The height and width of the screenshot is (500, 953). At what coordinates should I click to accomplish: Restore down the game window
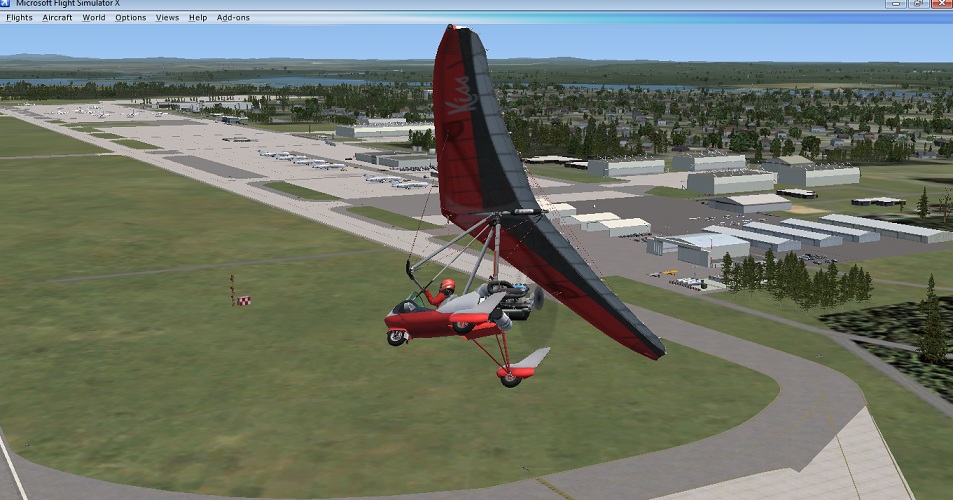point(917,4)
